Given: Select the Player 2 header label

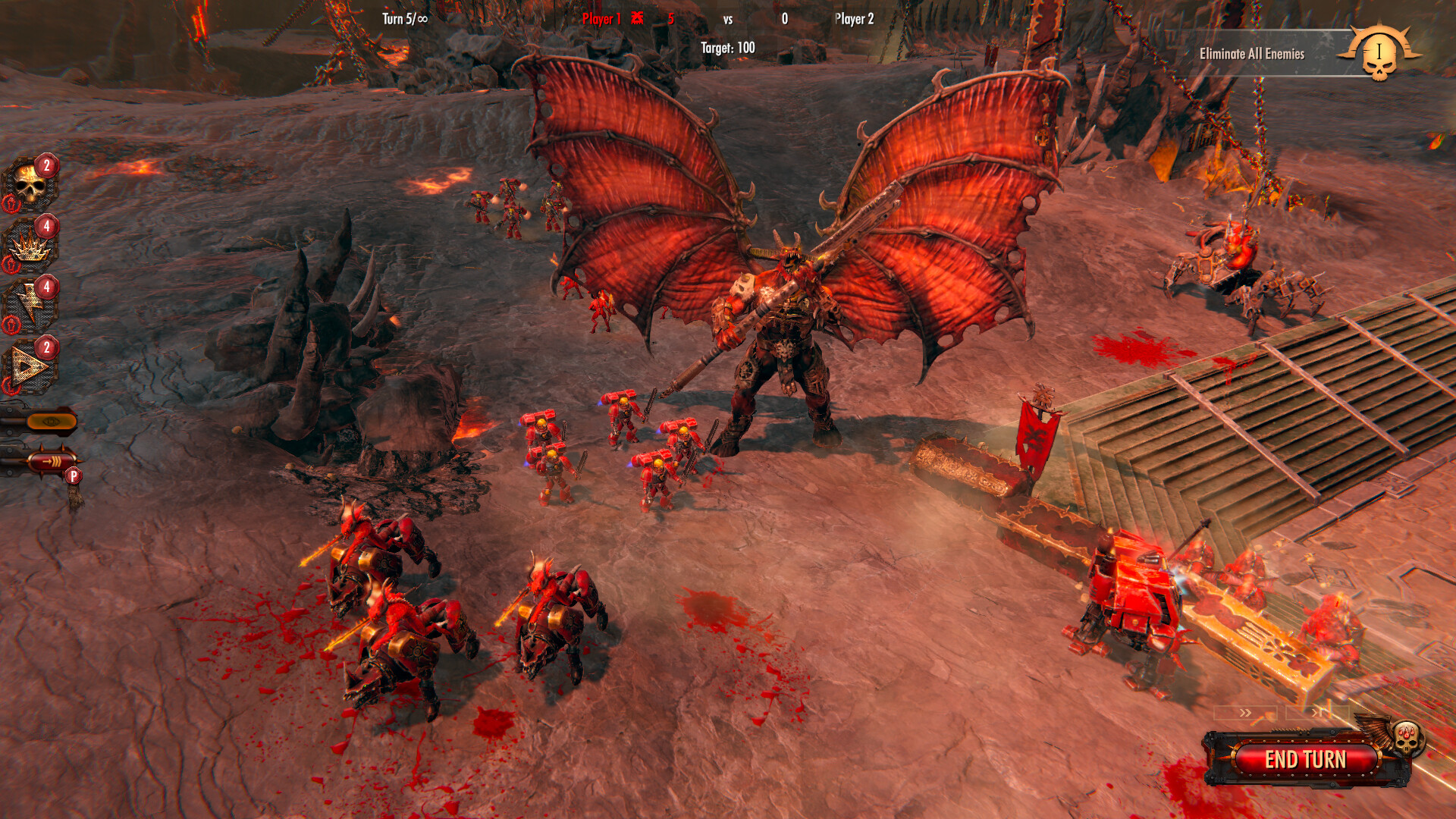Looking at the screenshot, I should coord(855,19).
